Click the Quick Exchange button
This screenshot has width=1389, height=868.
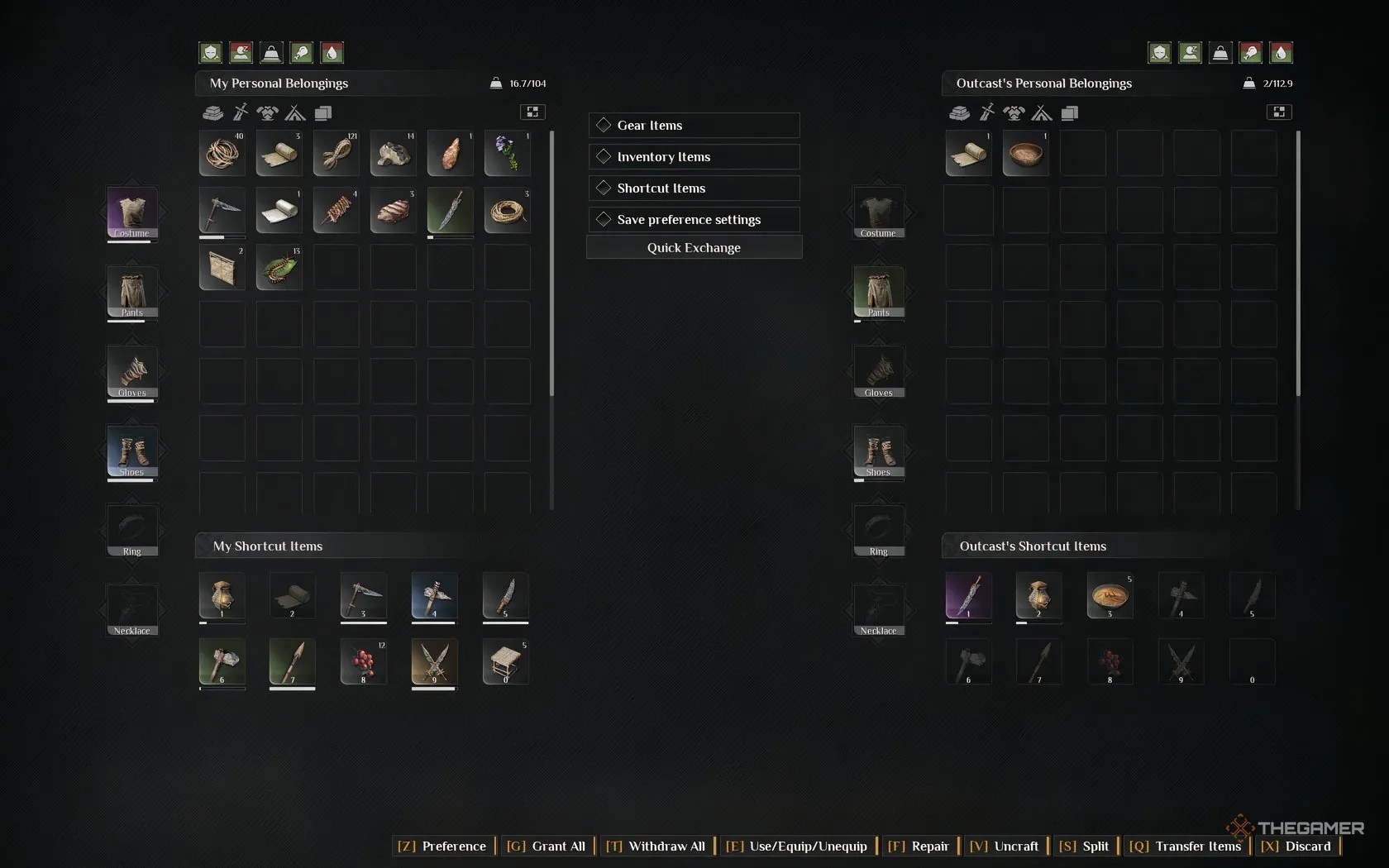[x=693, y=248]
